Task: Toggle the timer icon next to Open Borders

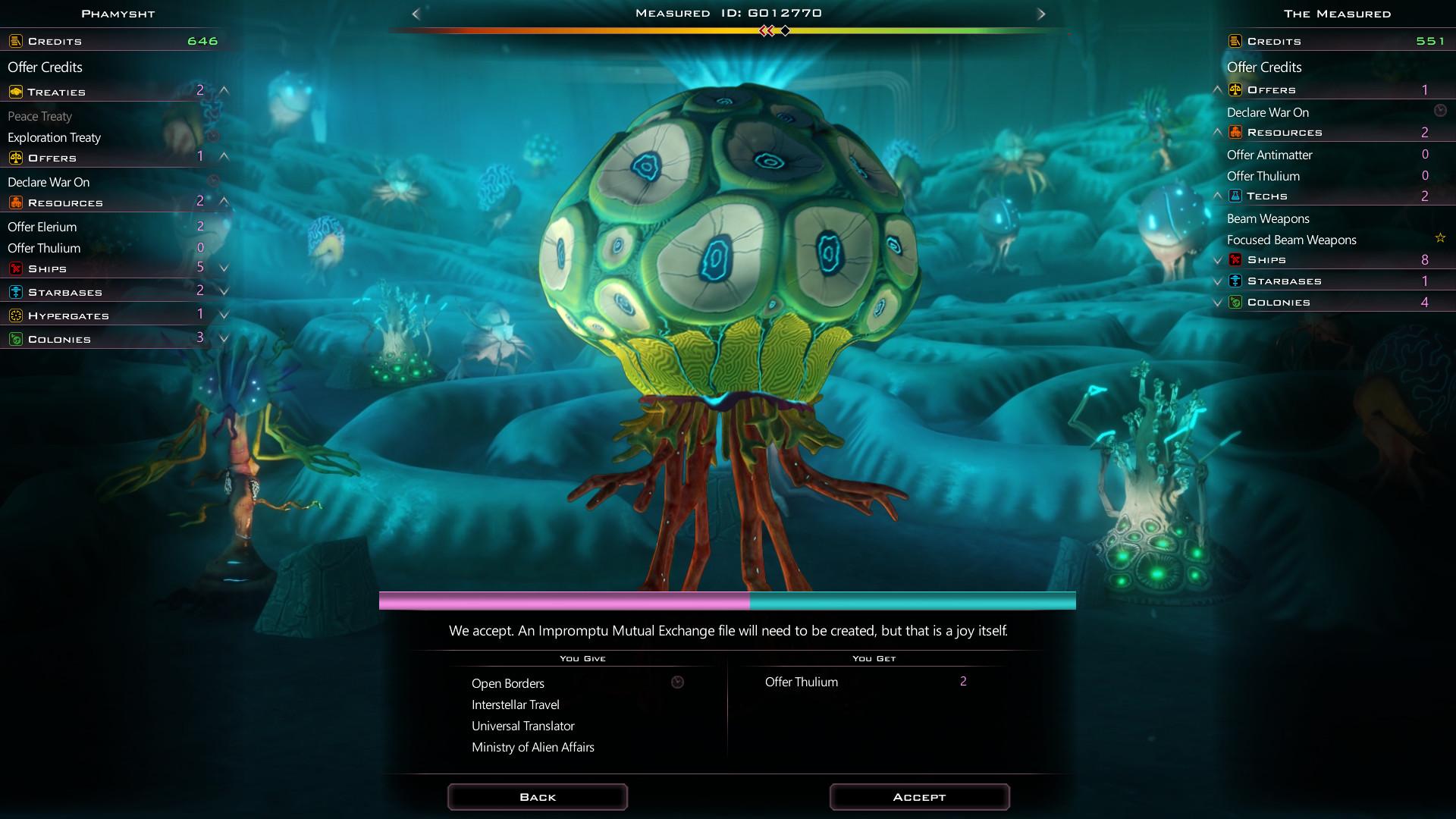Action: pos(677,682)
